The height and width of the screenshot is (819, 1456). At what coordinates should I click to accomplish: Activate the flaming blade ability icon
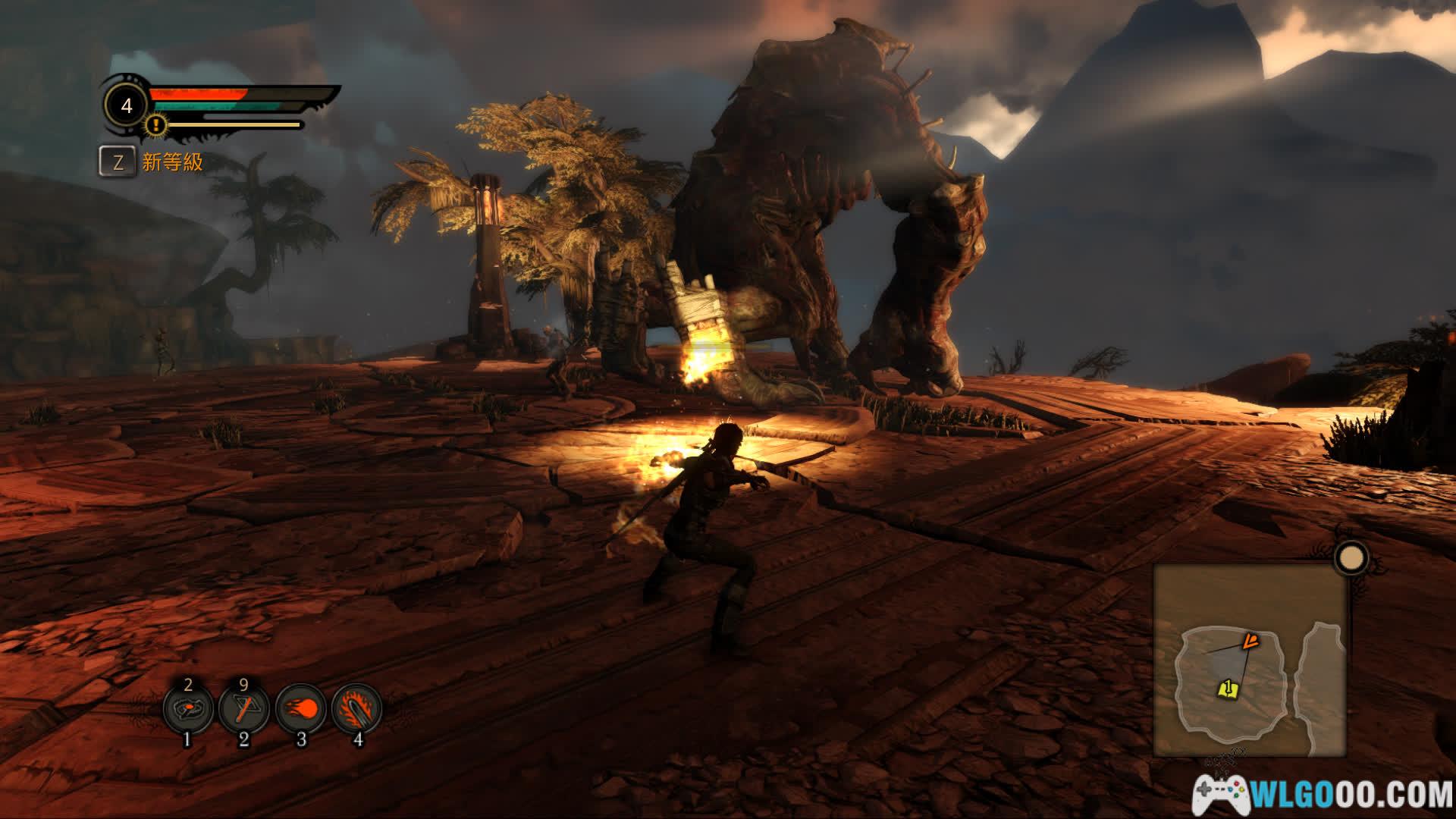pos(357,710)
